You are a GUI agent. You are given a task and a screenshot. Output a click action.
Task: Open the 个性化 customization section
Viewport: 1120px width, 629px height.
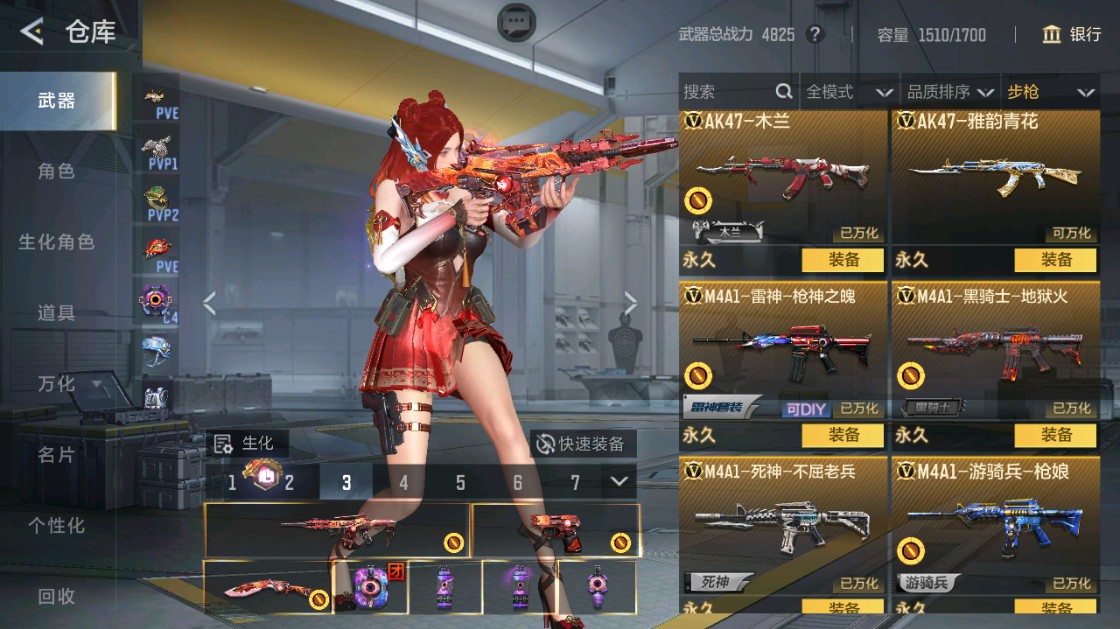[57, 525]
